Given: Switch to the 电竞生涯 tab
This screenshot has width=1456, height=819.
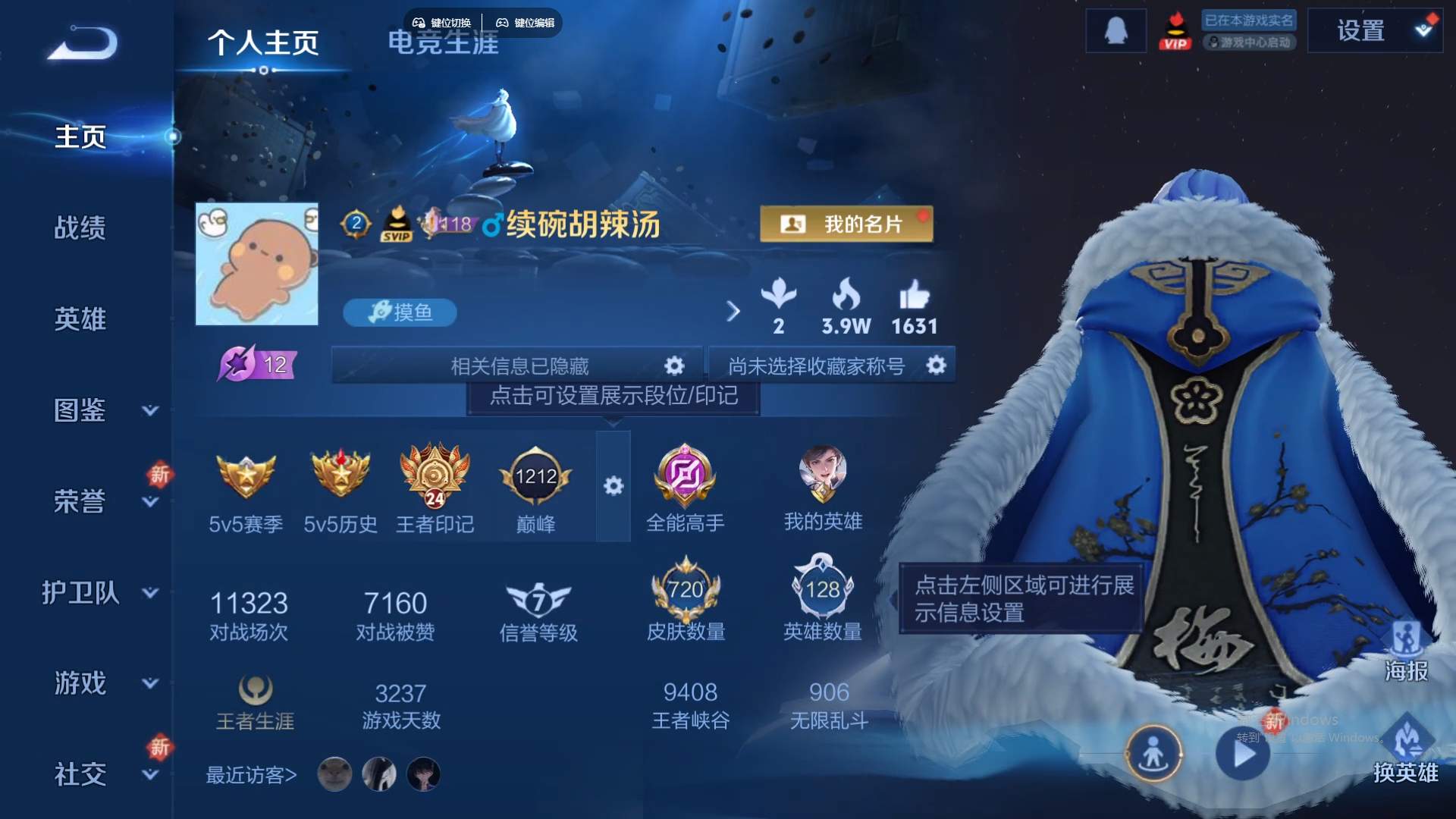Looking at the screenshot, I should (443, 44).
